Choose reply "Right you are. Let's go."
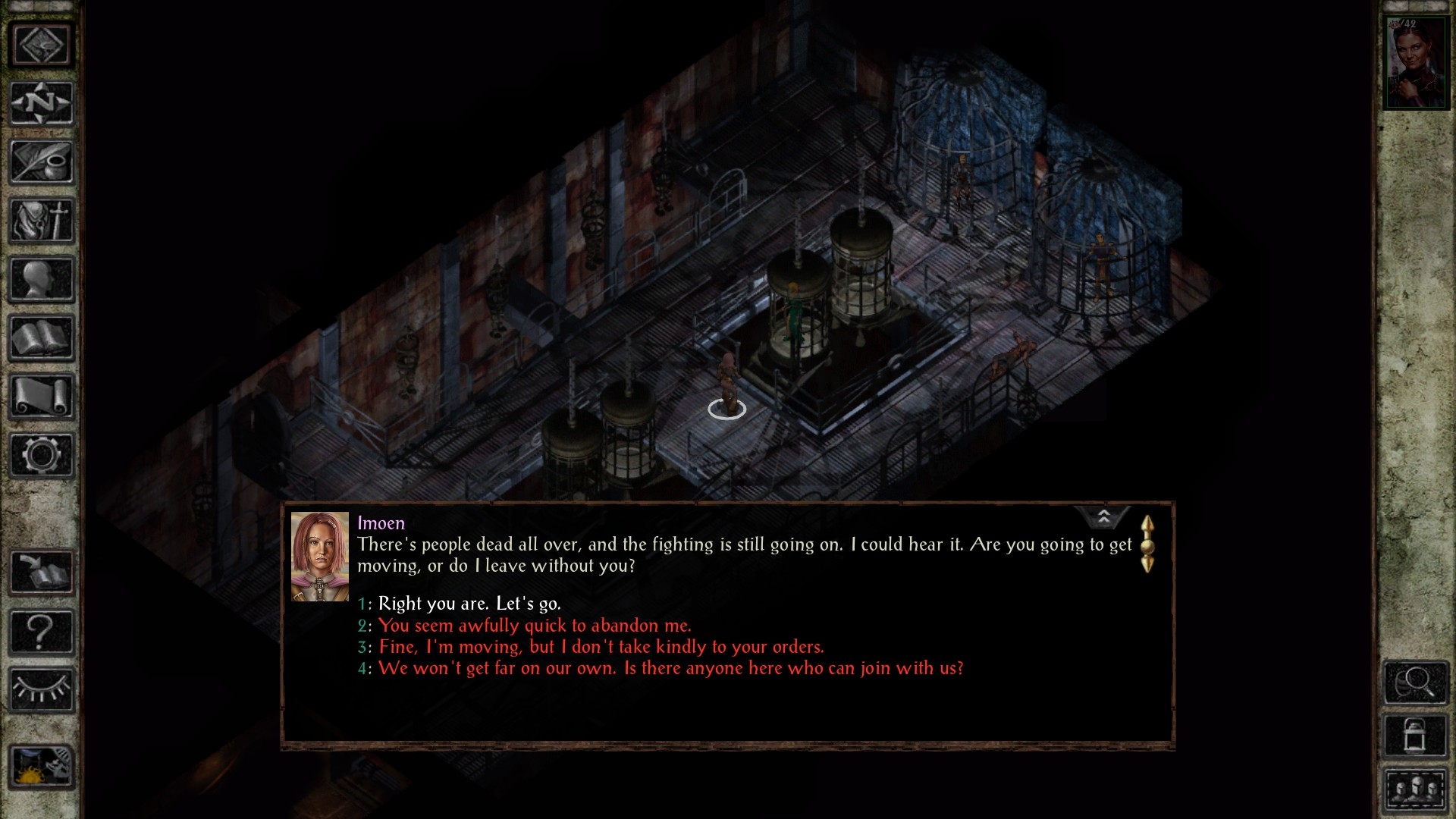 (469, 604)
